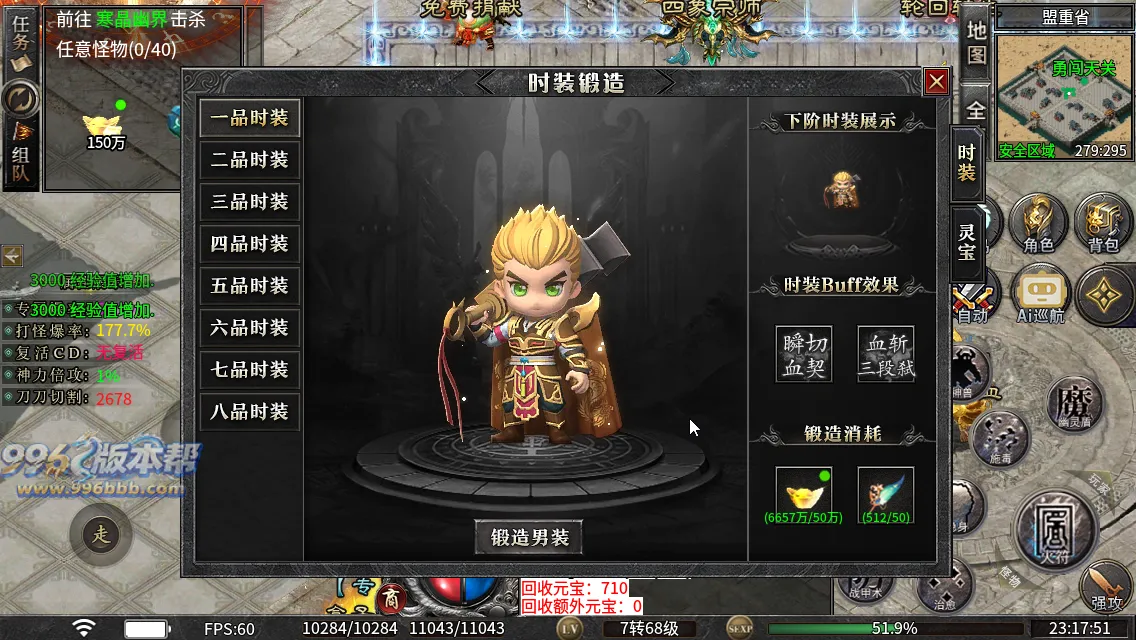1136x640 pixels.
Task: Show the 五品时装 outfit
Action: pos(250,286)
